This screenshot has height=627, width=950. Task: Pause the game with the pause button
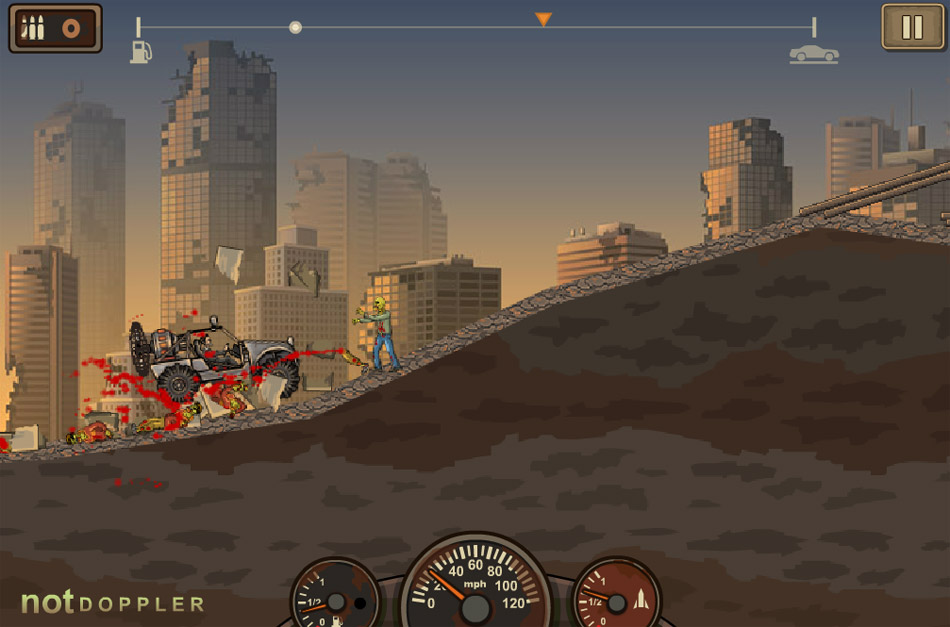coord(912,27)
